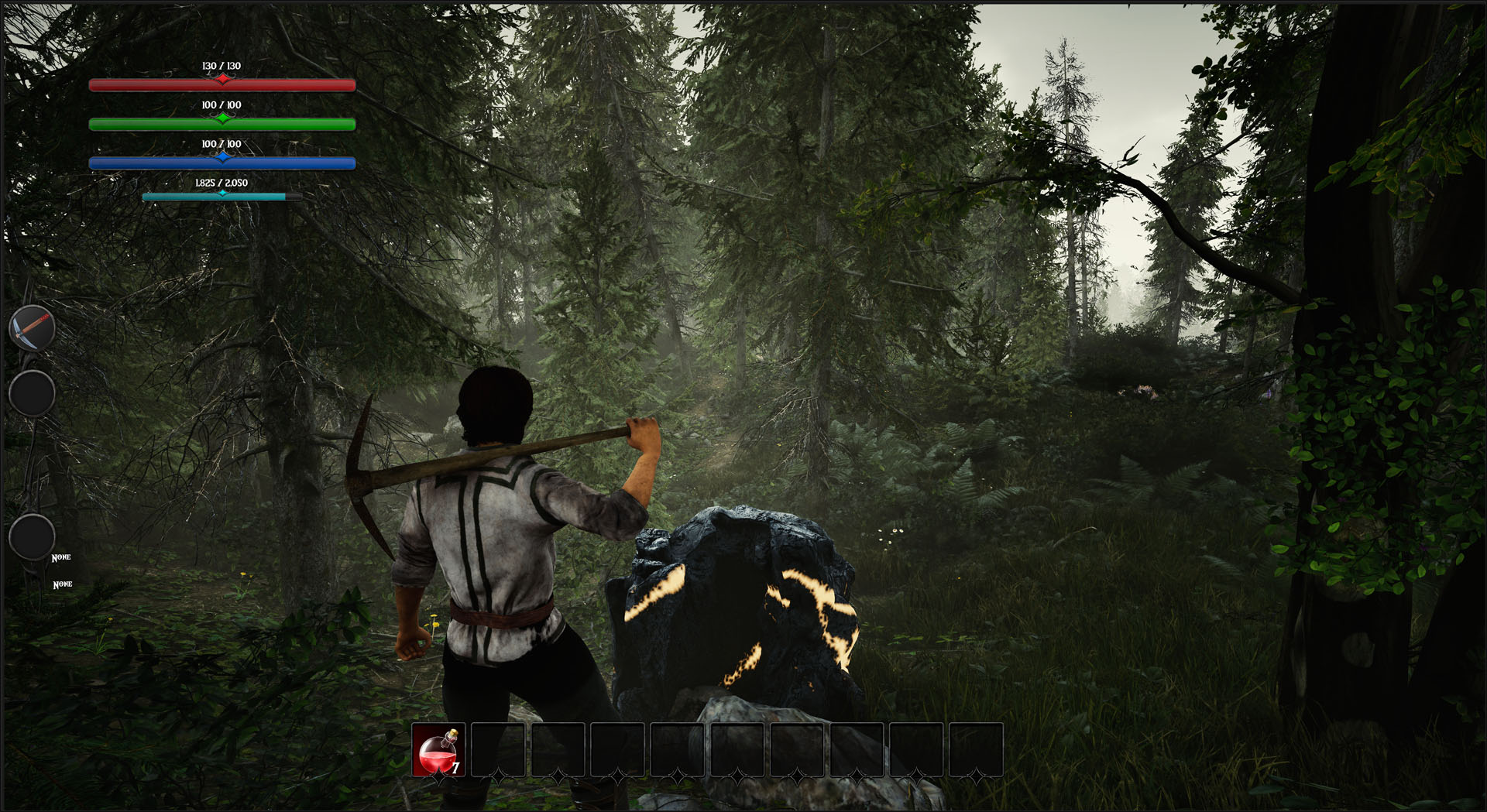1487x812 pixels.
Task: Click the green diamond on the stamina bar
Action: (223, 117)
